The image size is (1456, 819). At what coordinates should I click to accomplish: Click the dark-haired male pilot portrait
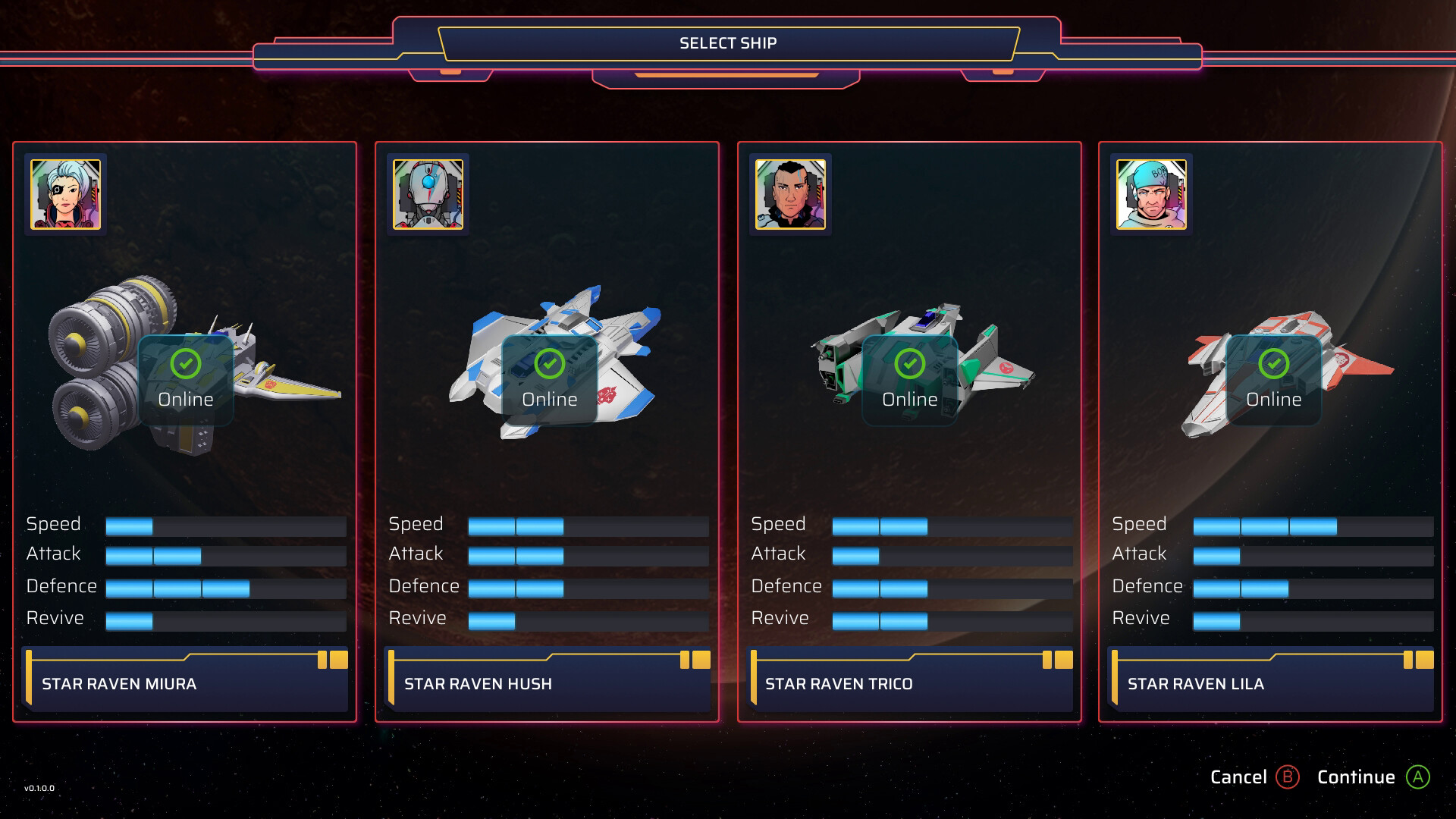pos(790,194)
